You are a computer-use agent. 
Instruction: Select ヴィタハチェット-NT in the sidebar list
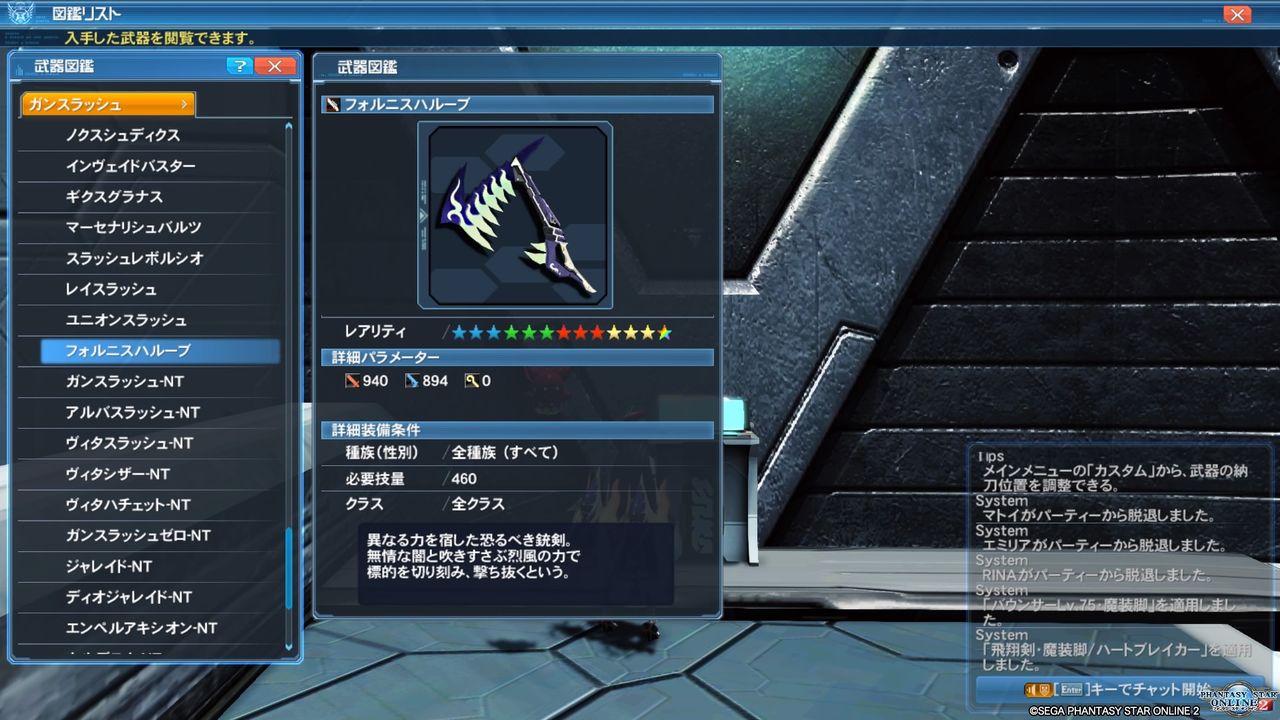tap(148, 504)
